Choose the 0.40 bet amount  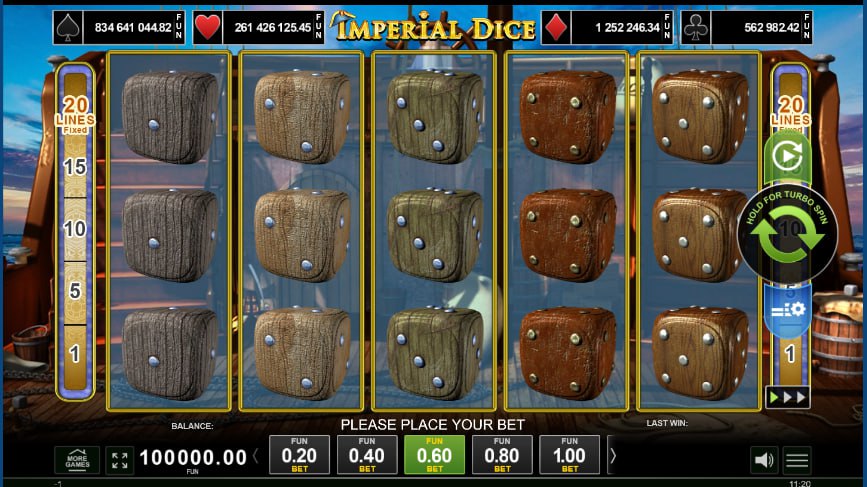[x=367, y=455]
